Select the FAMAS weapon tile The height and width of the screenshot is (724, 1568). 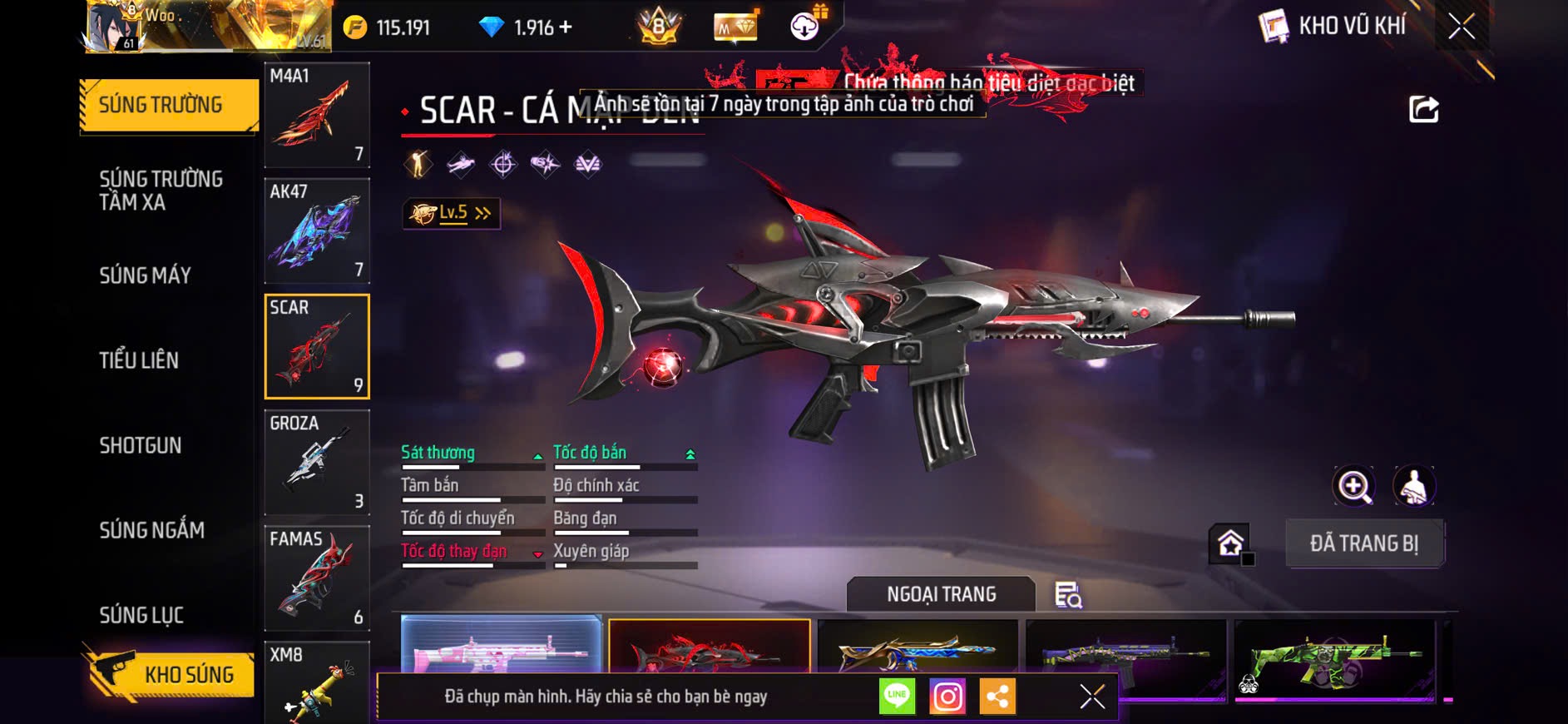pos(317,578)
